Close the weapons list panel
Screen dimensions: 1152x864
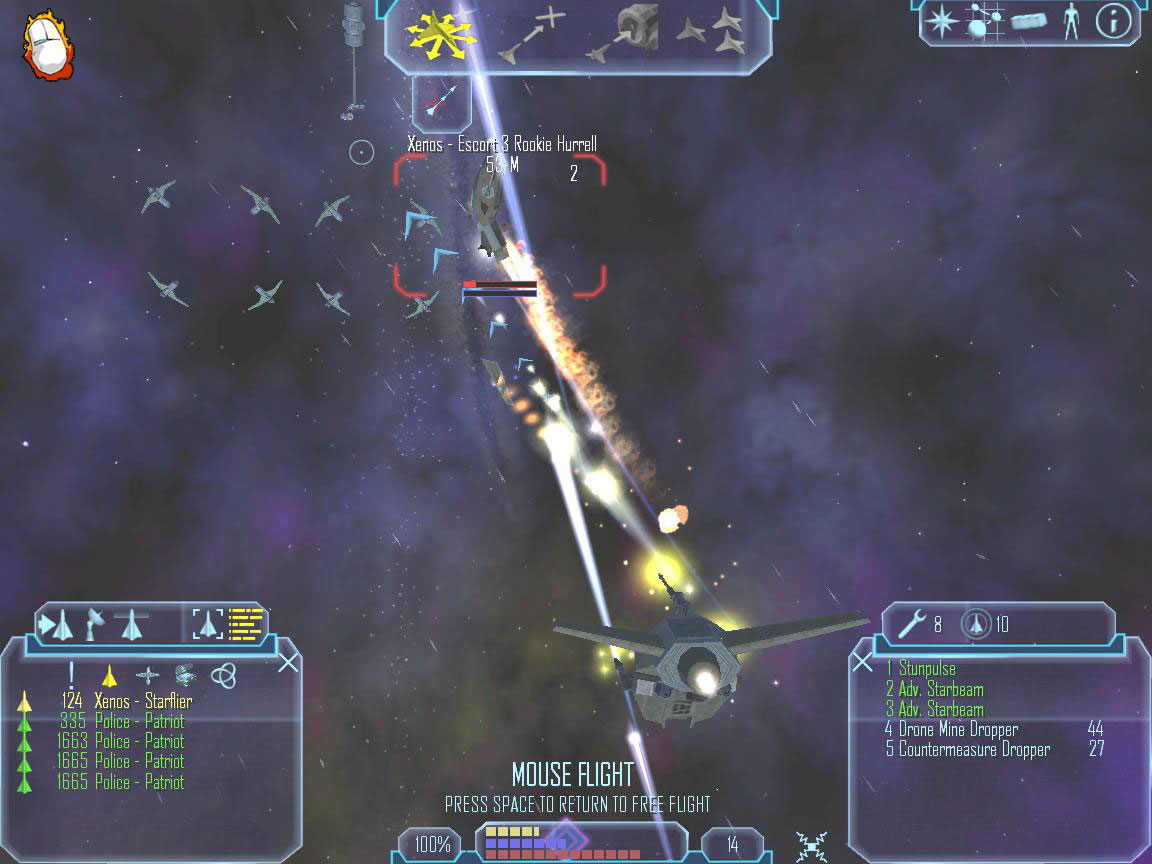862,661
